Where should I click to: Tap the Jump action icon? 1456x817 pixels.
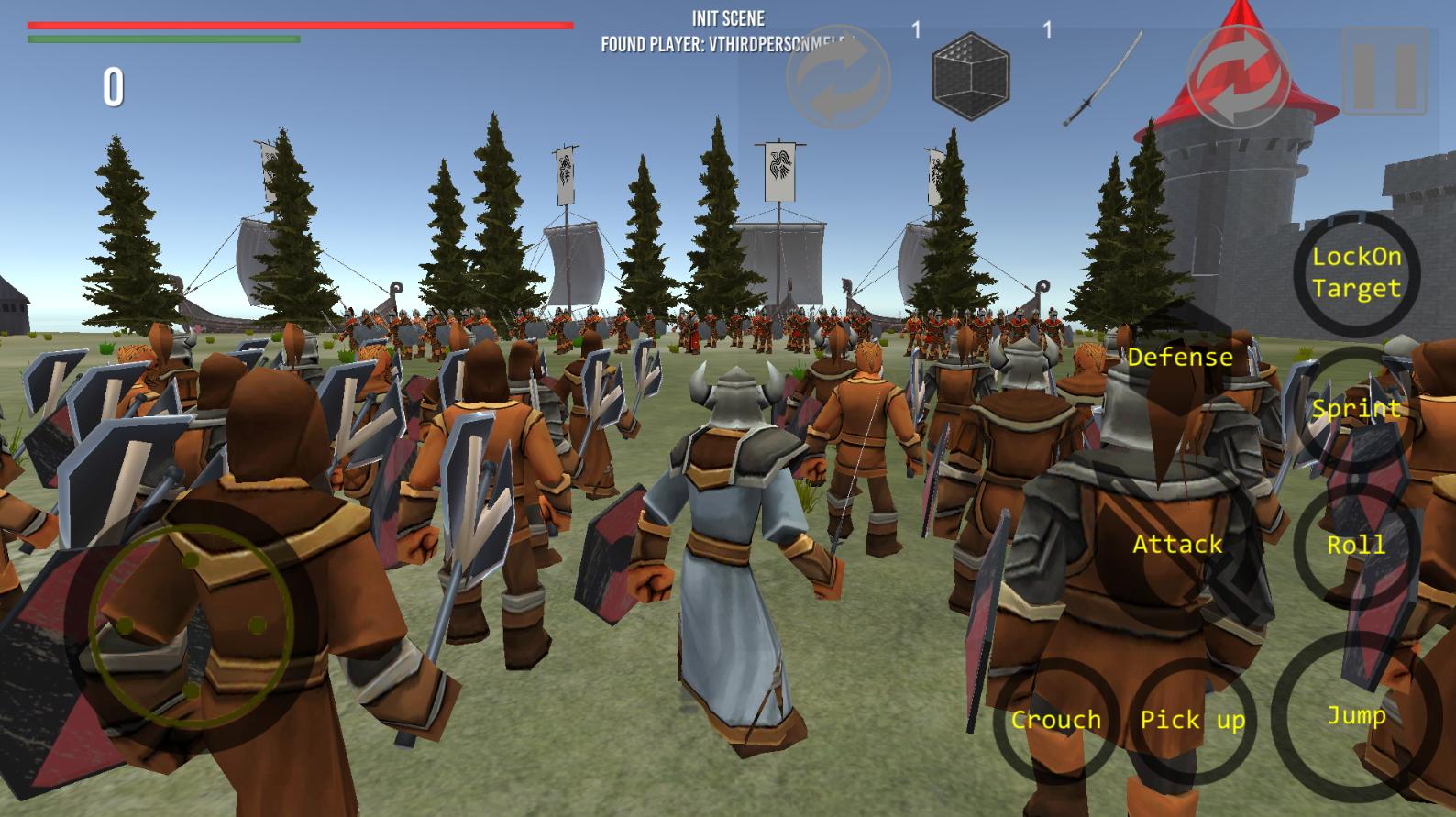tap(1356, 718)
